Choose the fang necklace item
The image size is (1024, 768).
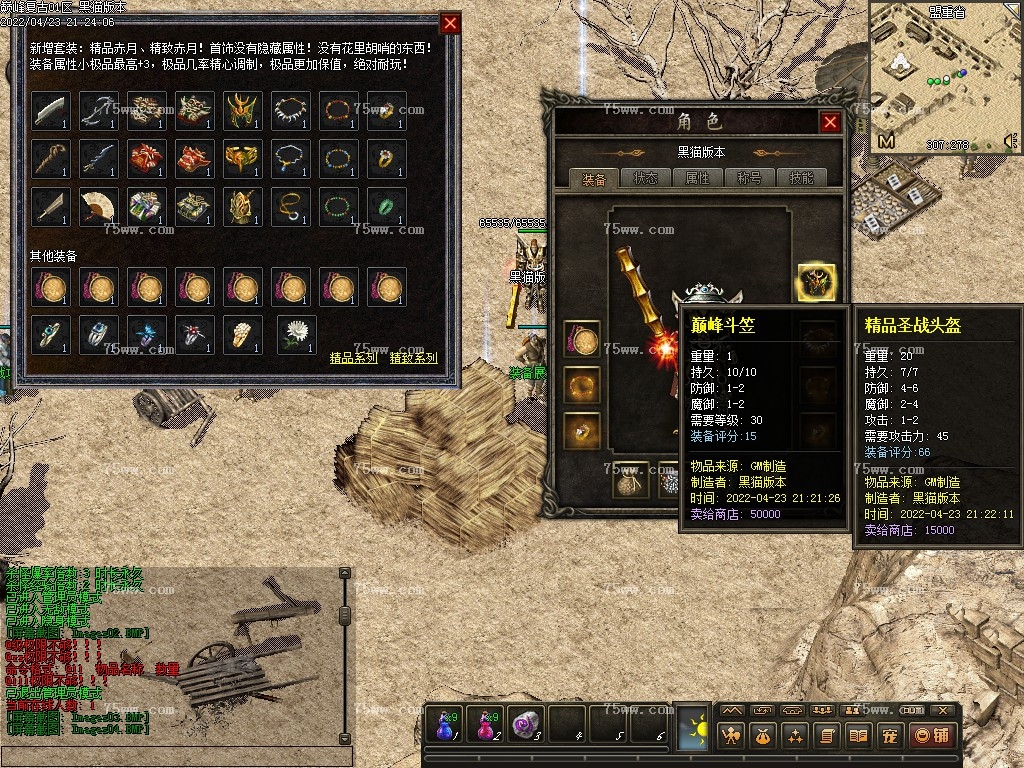(291, 111)
